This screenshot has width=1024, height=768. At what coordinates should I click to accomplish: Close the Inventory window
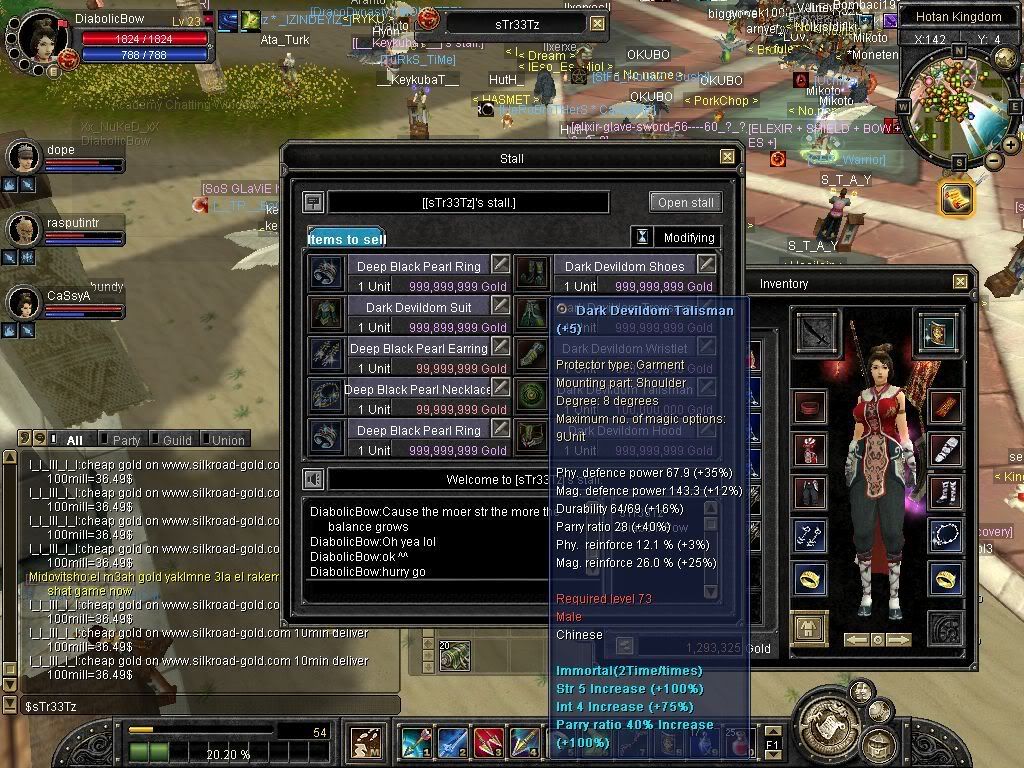960,283
